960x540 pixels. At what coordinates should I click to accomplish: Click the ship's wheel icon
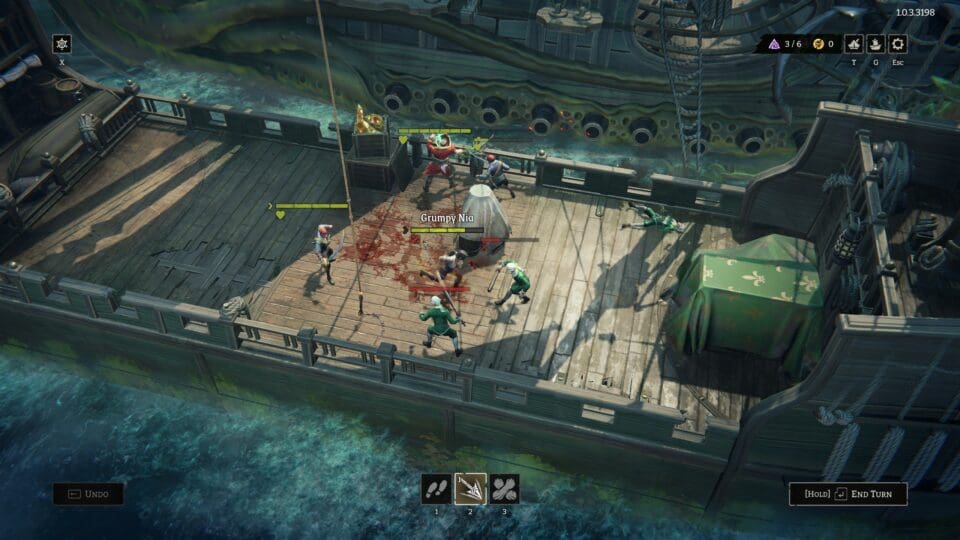click(62, 44)
